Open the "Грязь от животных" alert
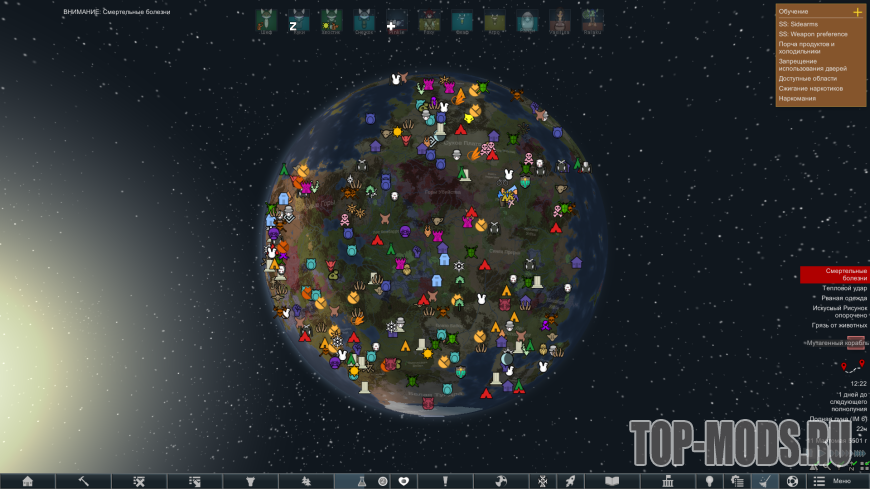This screenshot has height=489, width=870. (x=839, y=325)
